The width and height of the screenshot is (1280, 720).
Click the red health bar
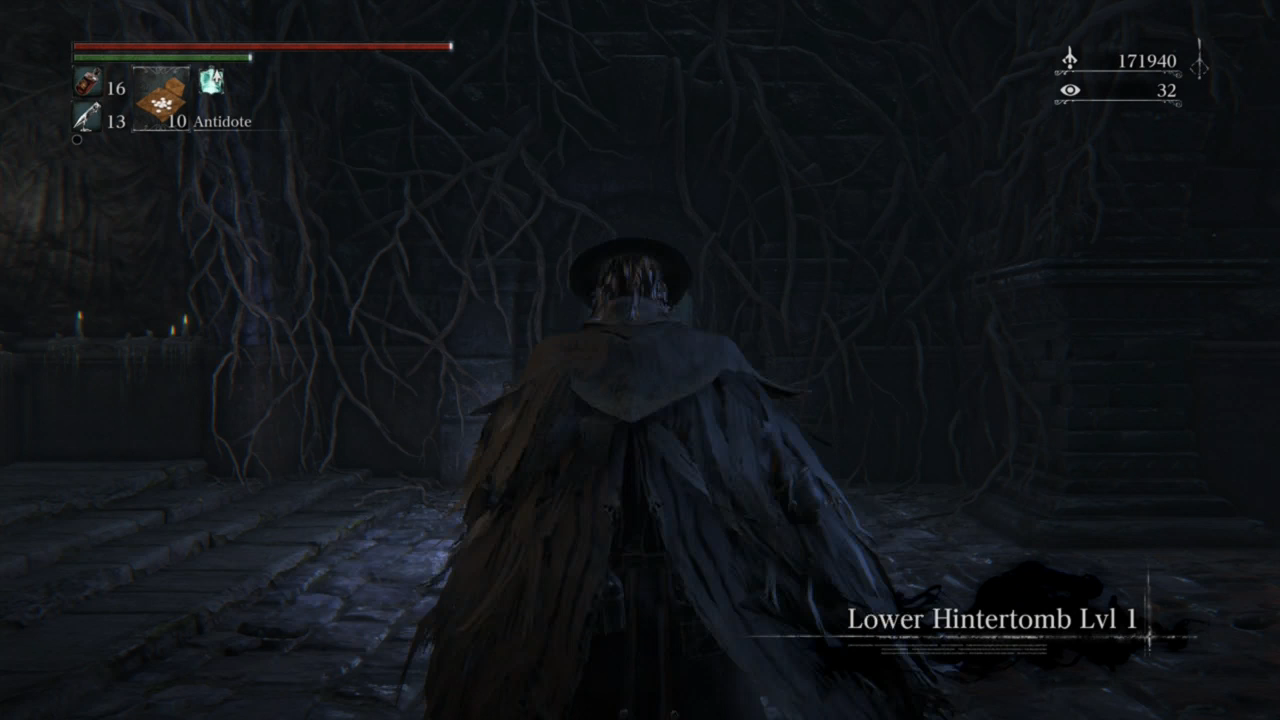tap(260, 46)
